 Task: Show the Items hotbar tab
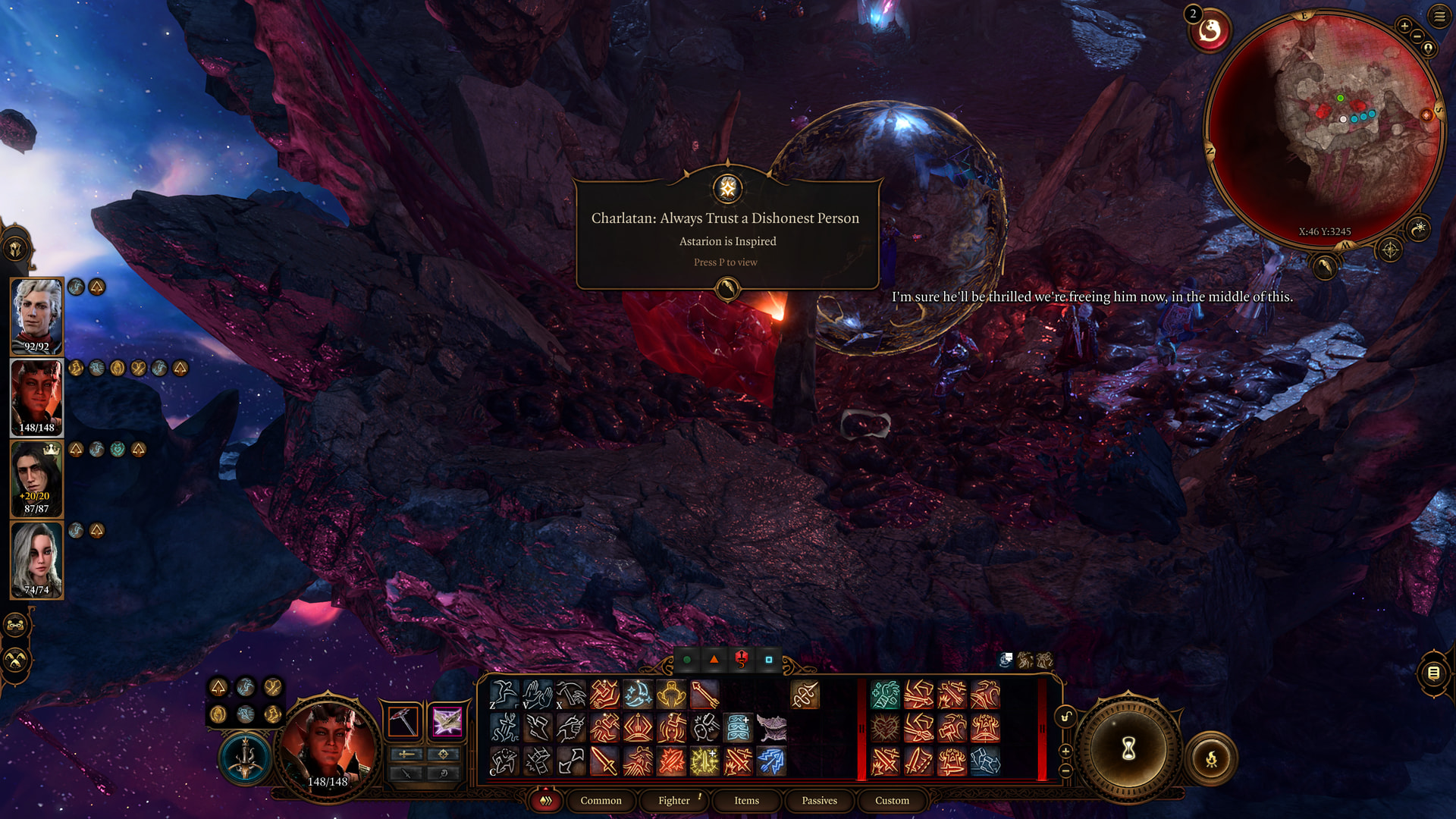tap(746, 800)
